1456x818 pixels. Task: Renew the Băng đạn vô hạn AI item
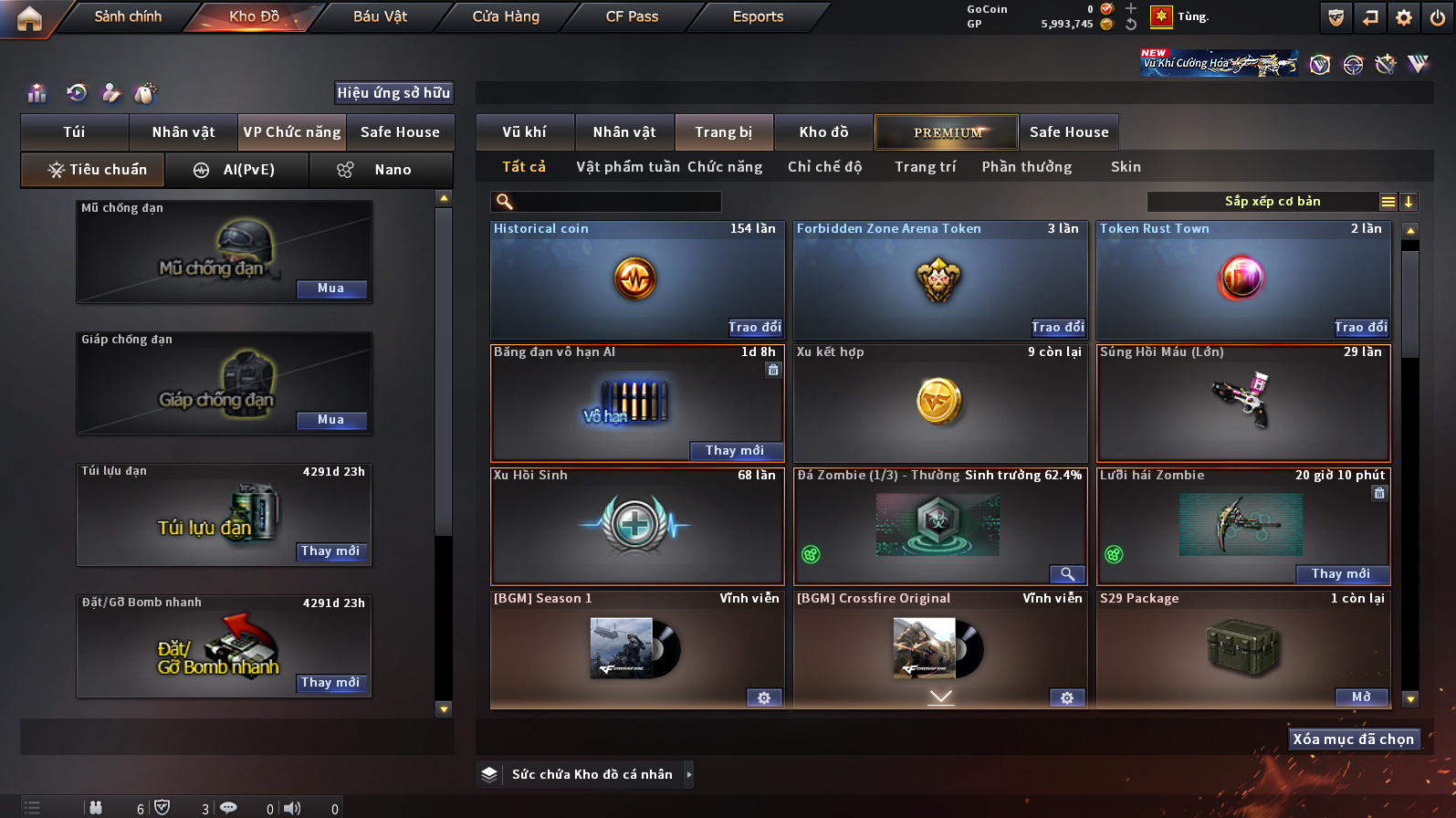pos(735,450)
